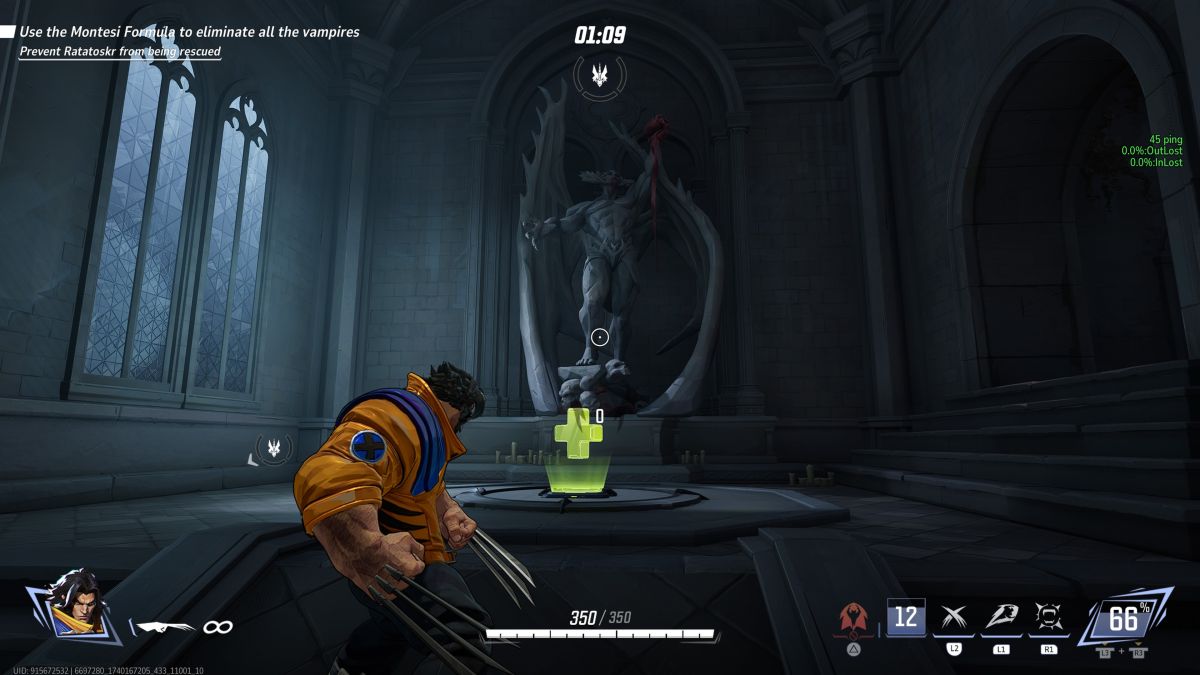
Task: Click the objective tracker text about vampires
Action: coord(190,32)
